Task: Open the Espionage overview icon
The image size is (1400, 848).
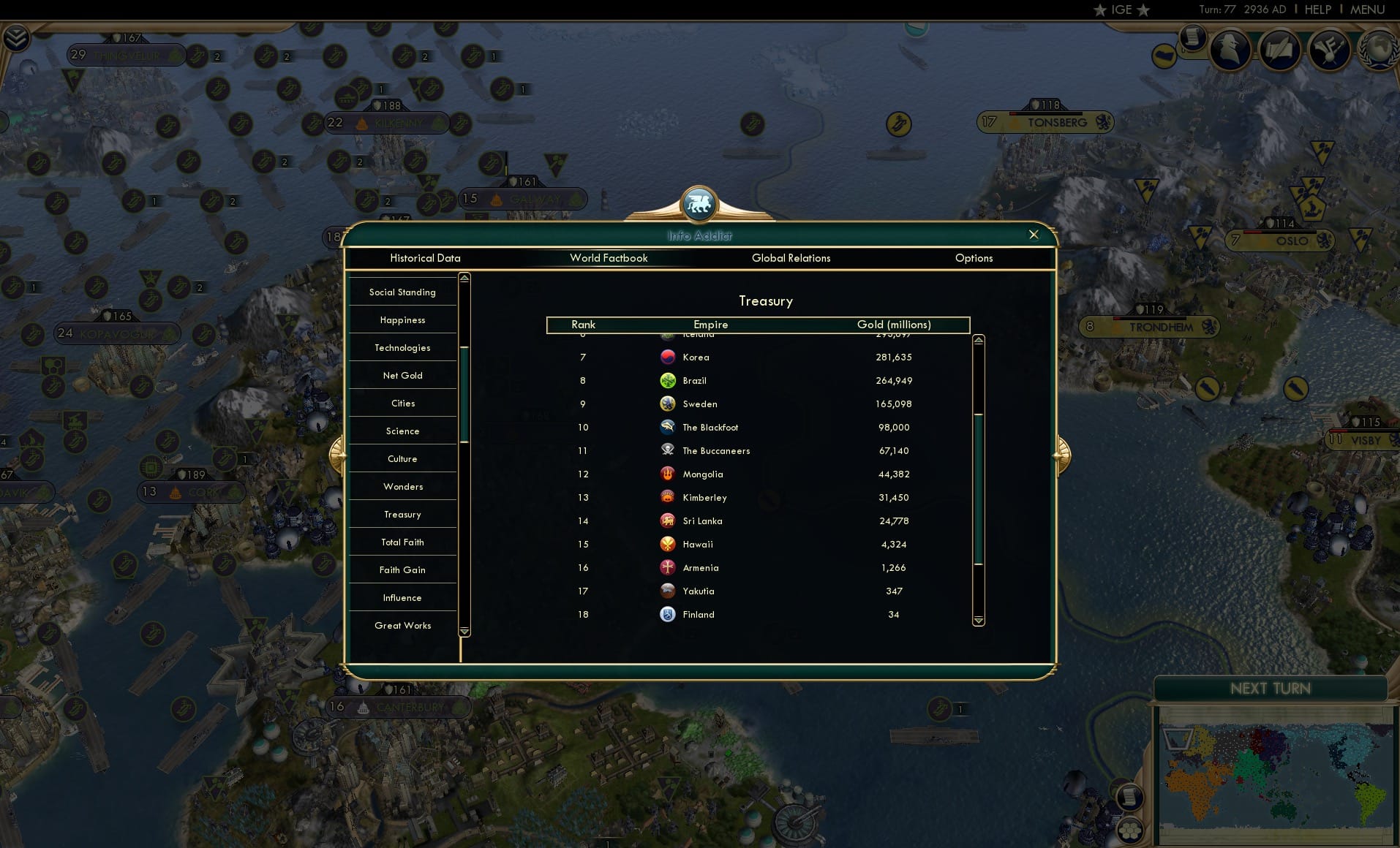Action: [x=1230, y=50]
